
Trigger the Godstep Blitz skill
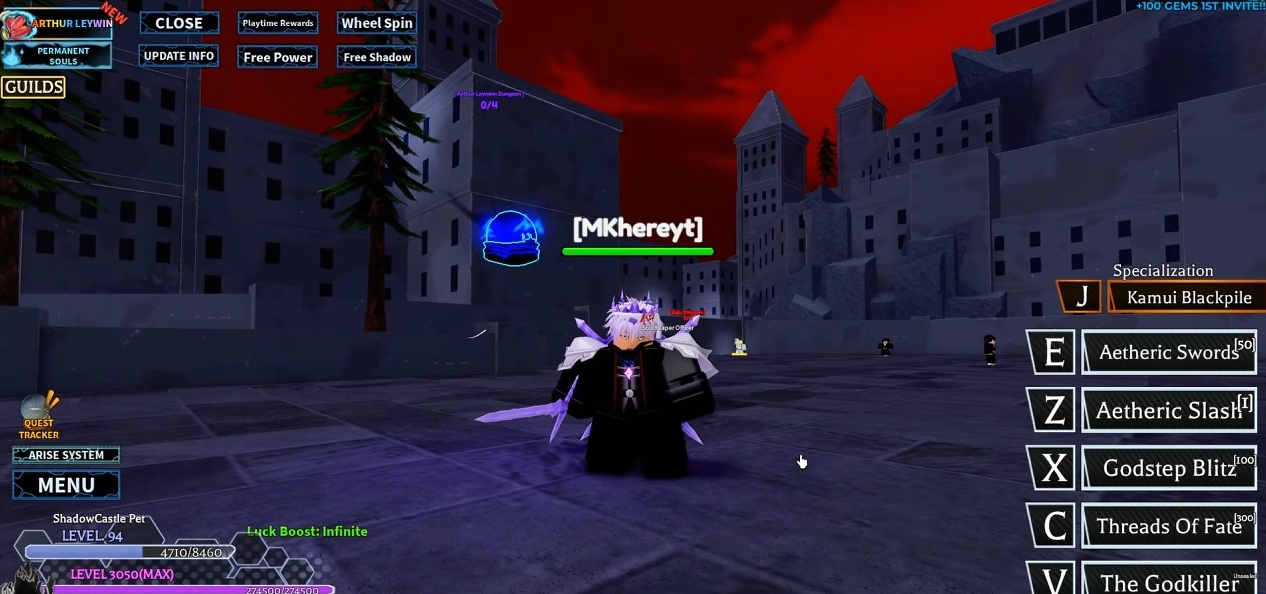[1169, 468]
